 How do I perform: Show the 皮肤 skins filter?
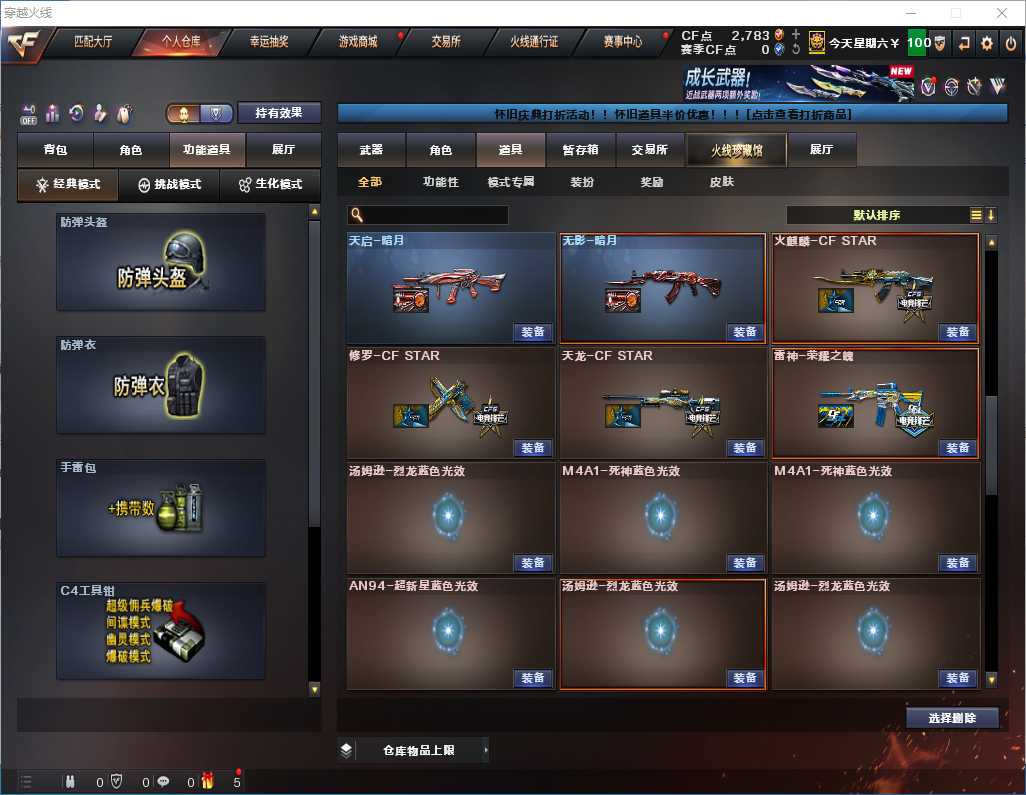tap(721, 182)
